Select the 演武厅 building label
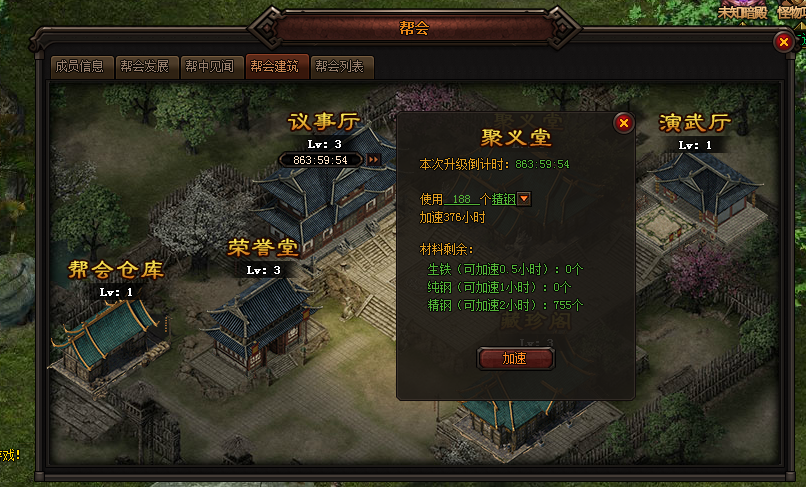The image size is (806, 487). (695, 123)
